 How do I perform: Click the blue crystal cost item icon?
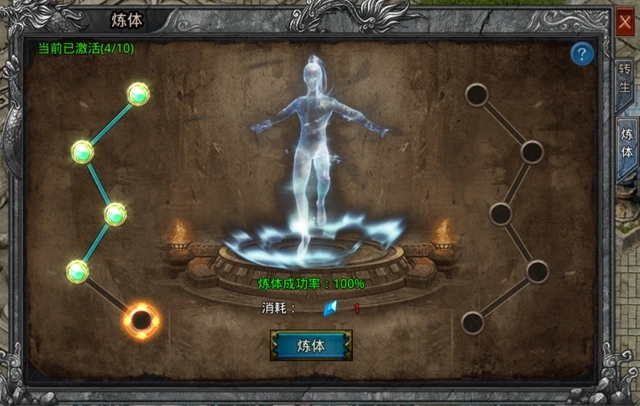coord(331,308)
